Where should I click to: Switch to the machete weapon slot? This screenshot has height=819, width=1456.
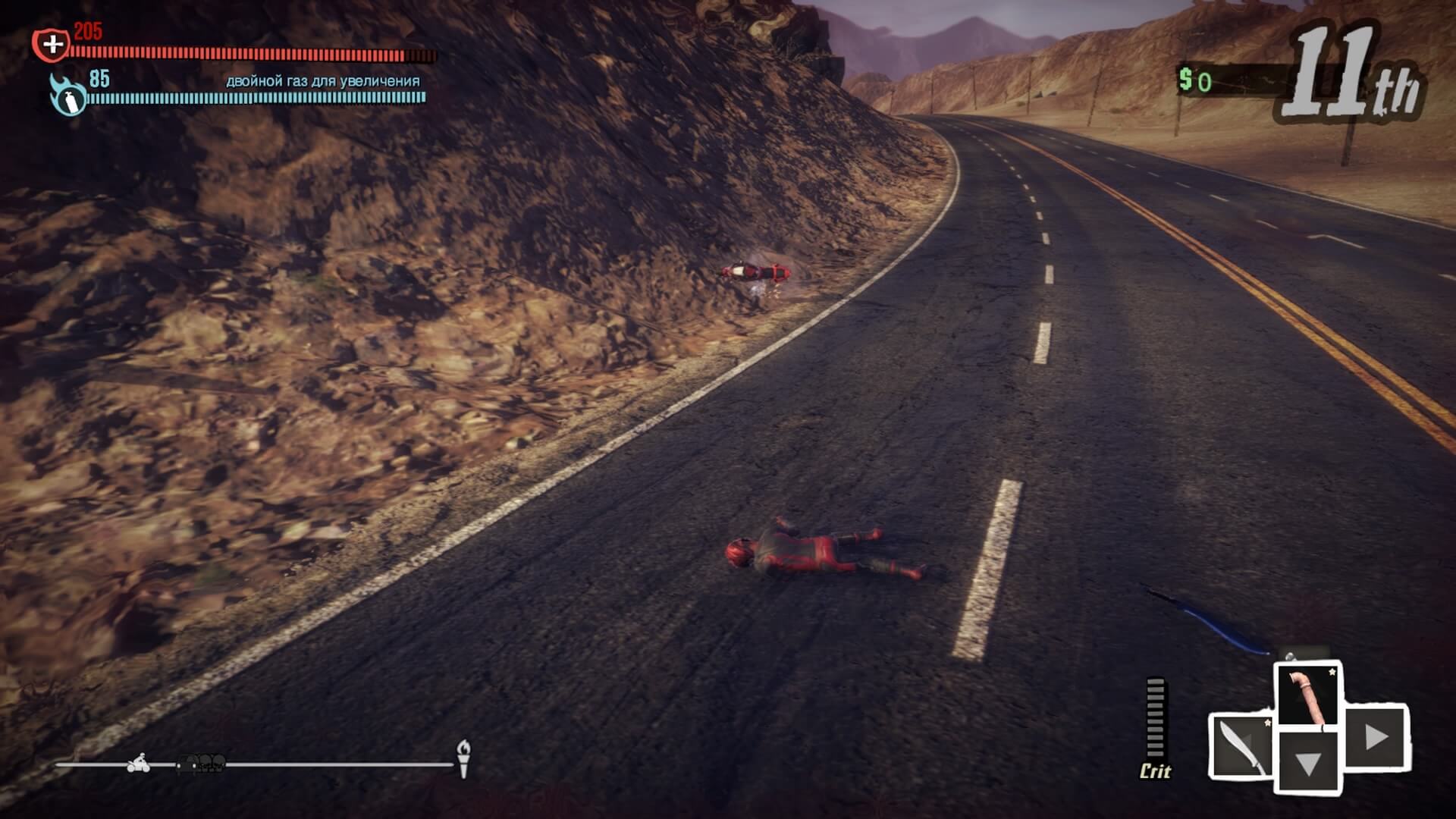(x=1241, y=745)
